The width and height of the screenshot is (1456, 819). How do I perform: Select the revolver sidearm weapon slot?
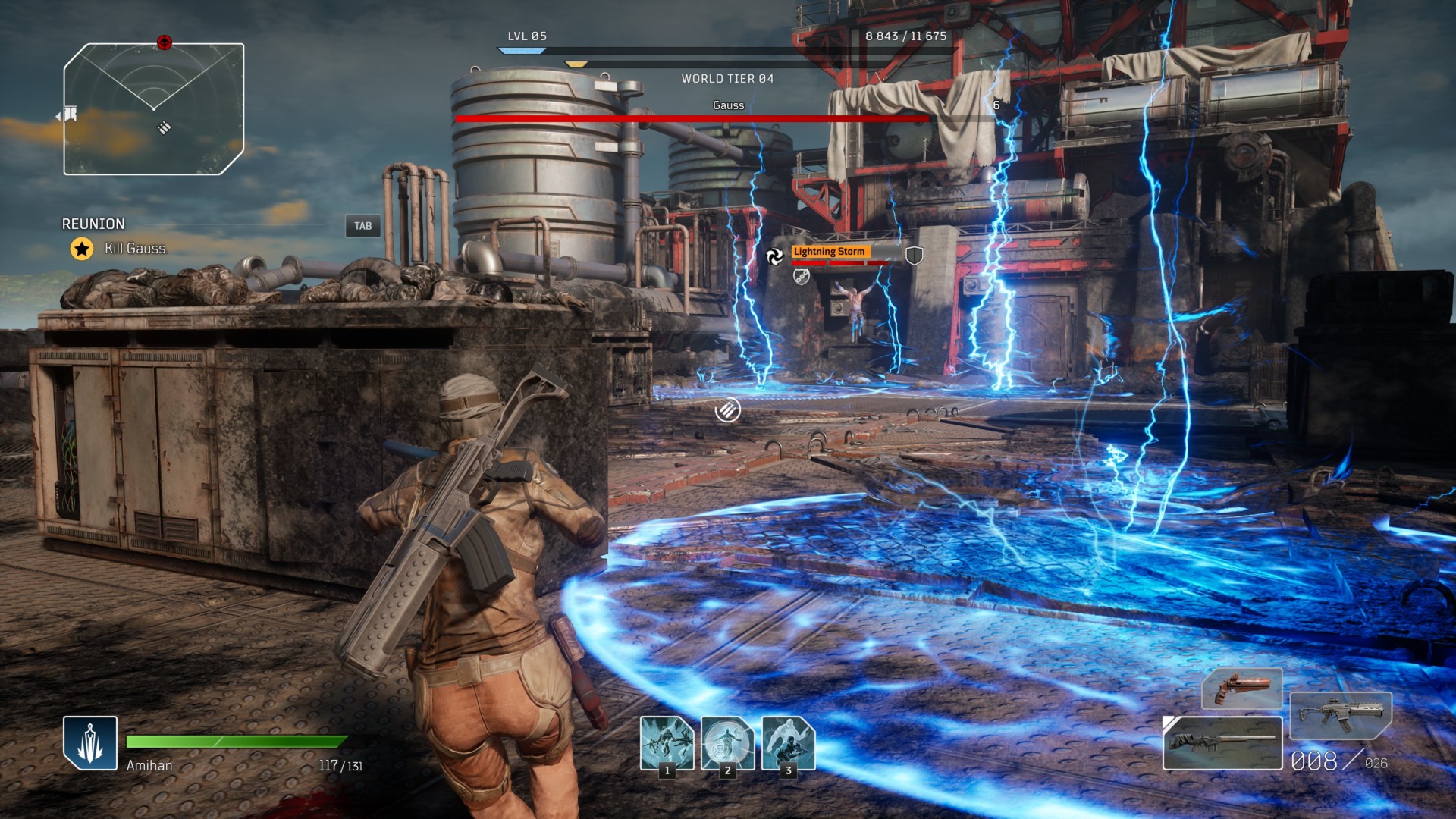point(1241,689)
